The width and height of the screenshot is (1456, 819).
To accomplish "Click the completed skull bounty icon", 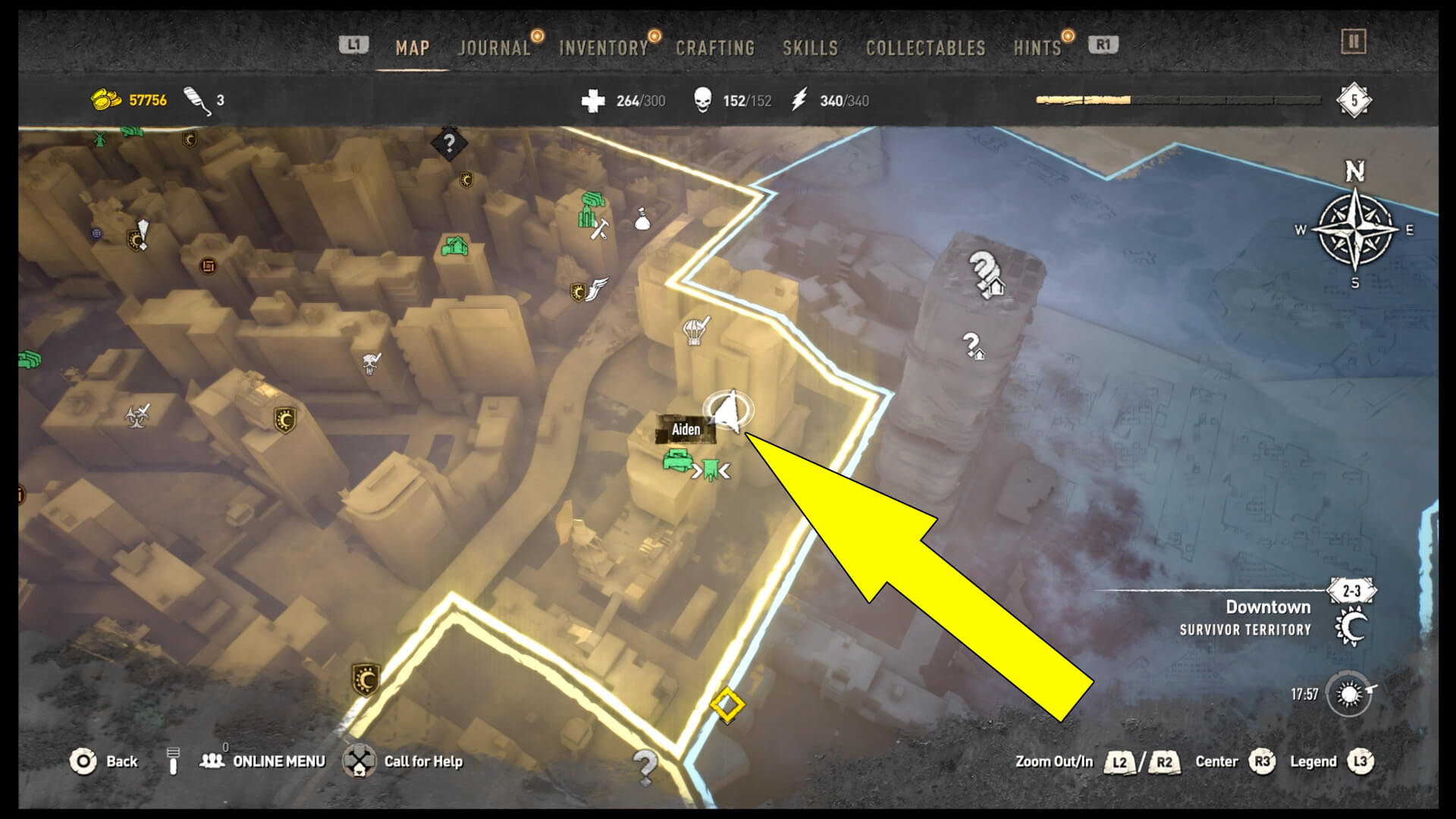I will click(370, 362).
